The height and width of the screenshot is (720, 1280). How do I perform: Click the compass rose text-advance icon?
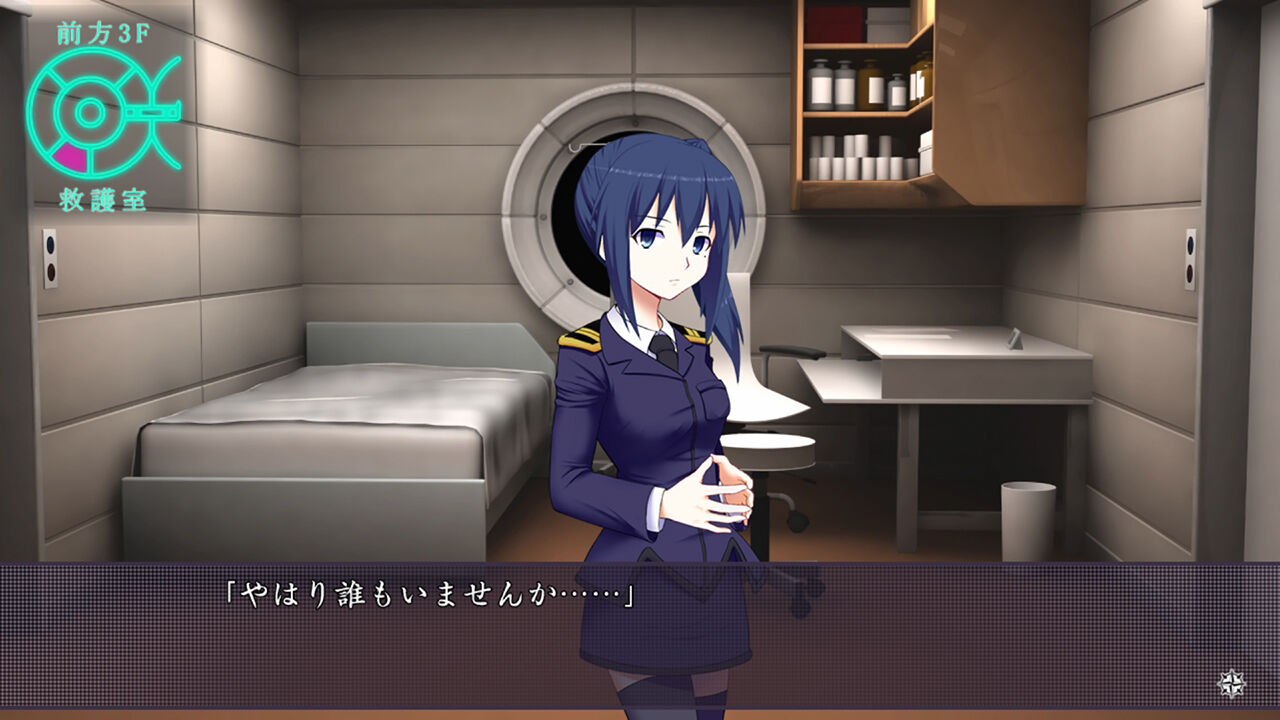[x=1232, y=683]
